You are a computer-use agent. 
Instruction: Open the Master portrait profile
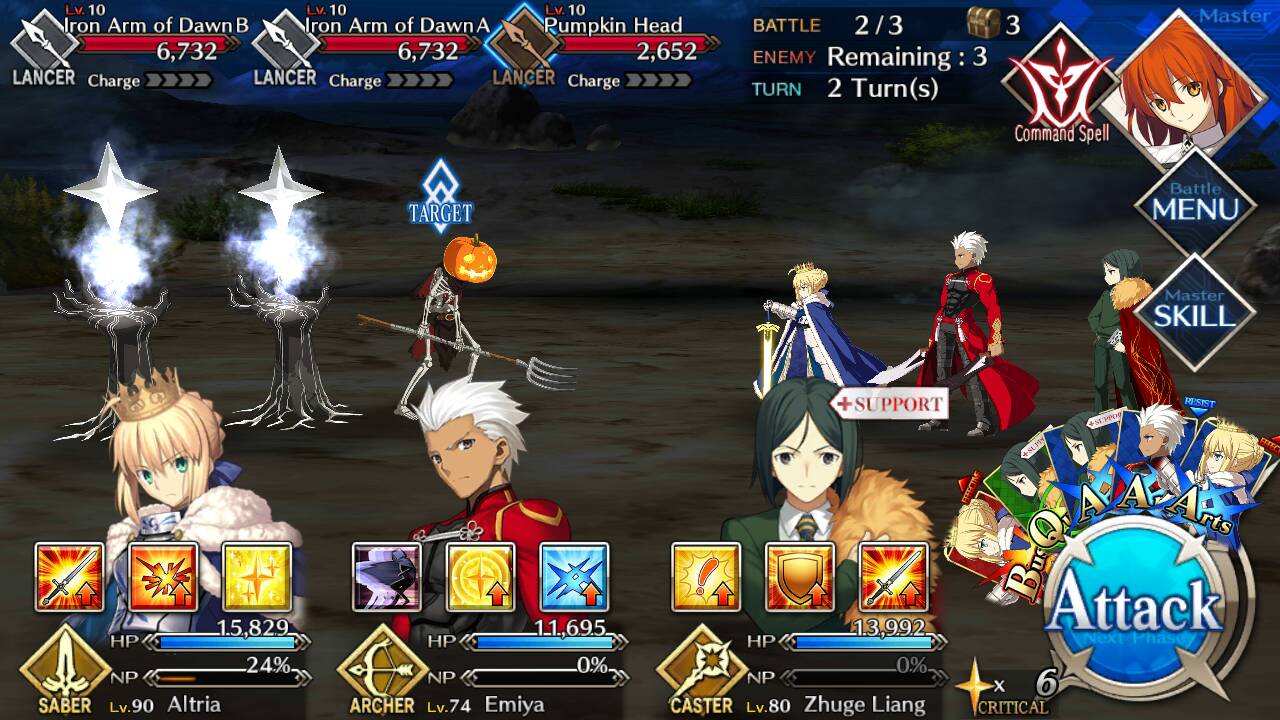pos(1180,85)
